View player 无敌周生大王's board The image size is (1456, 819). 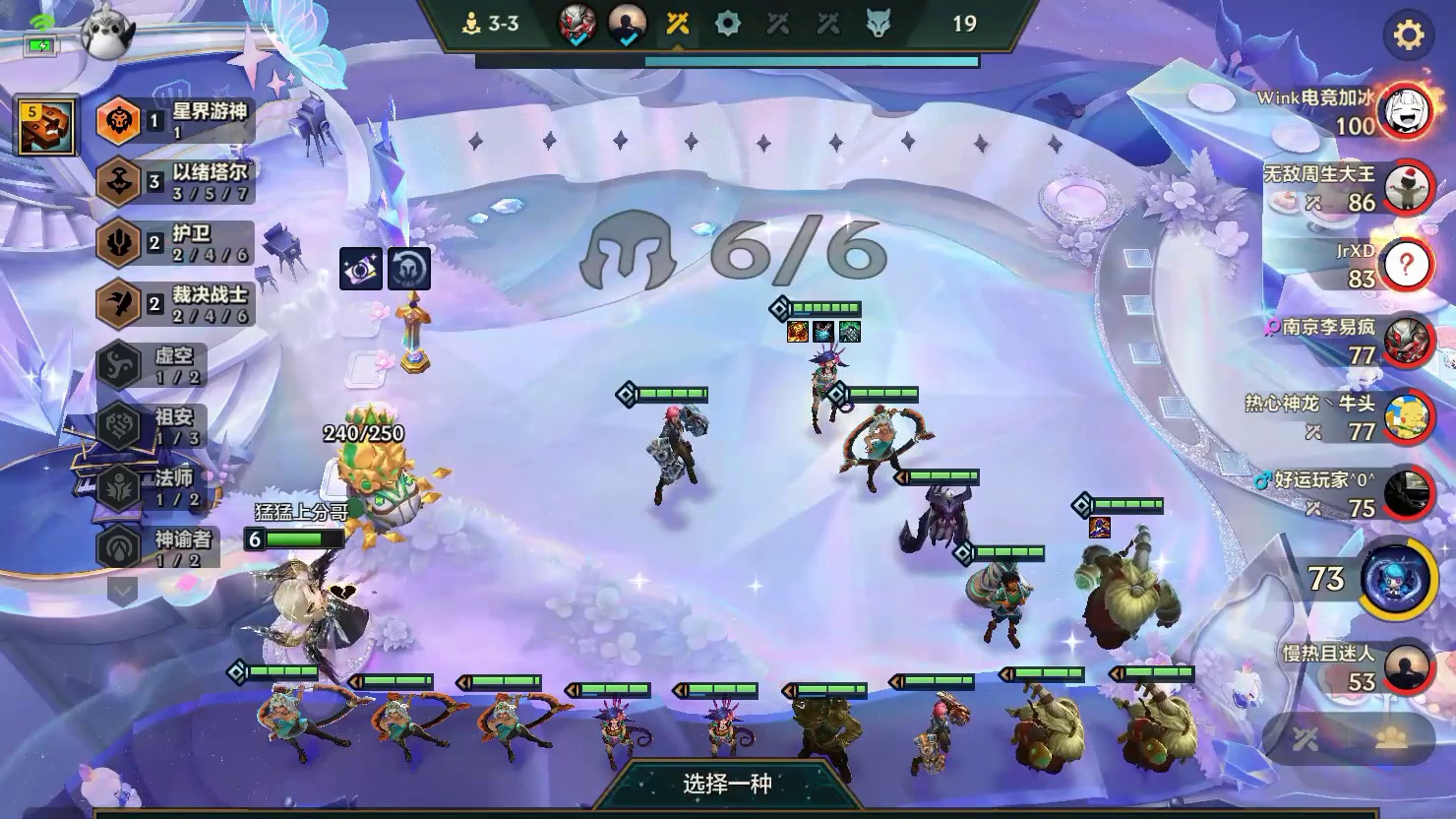(x=1405, y=188)
